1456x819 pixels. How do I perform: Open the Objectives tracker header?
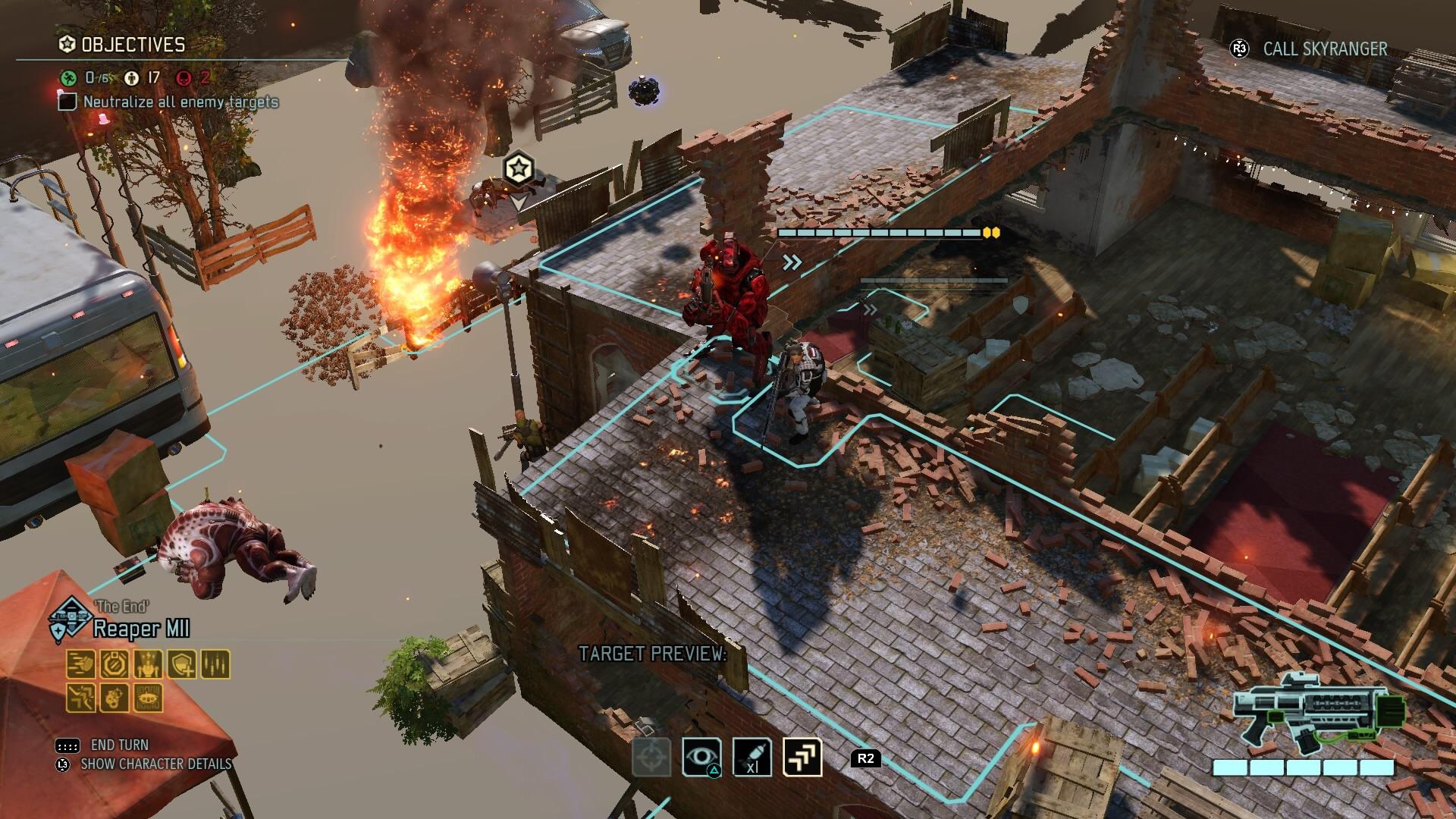tap(133, 45)
